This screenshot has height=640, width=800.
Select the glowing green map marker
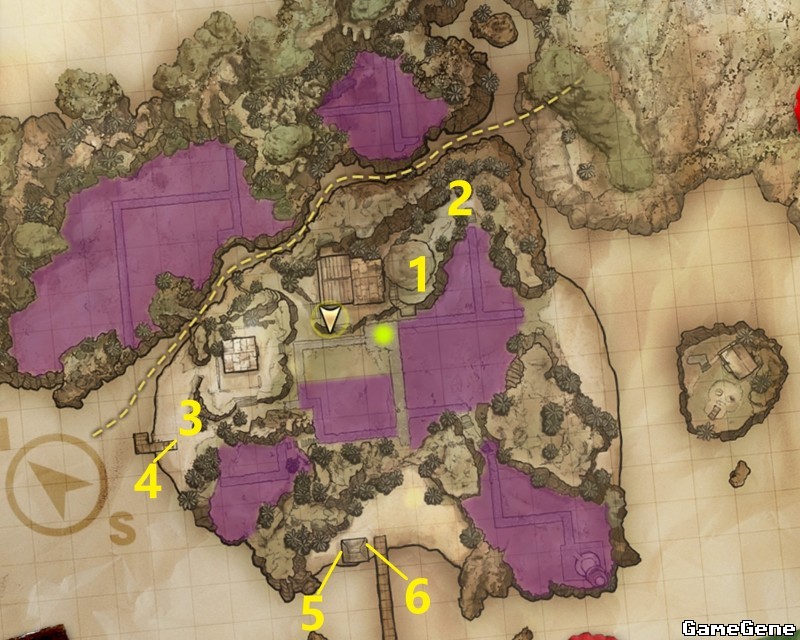[381, 335]
